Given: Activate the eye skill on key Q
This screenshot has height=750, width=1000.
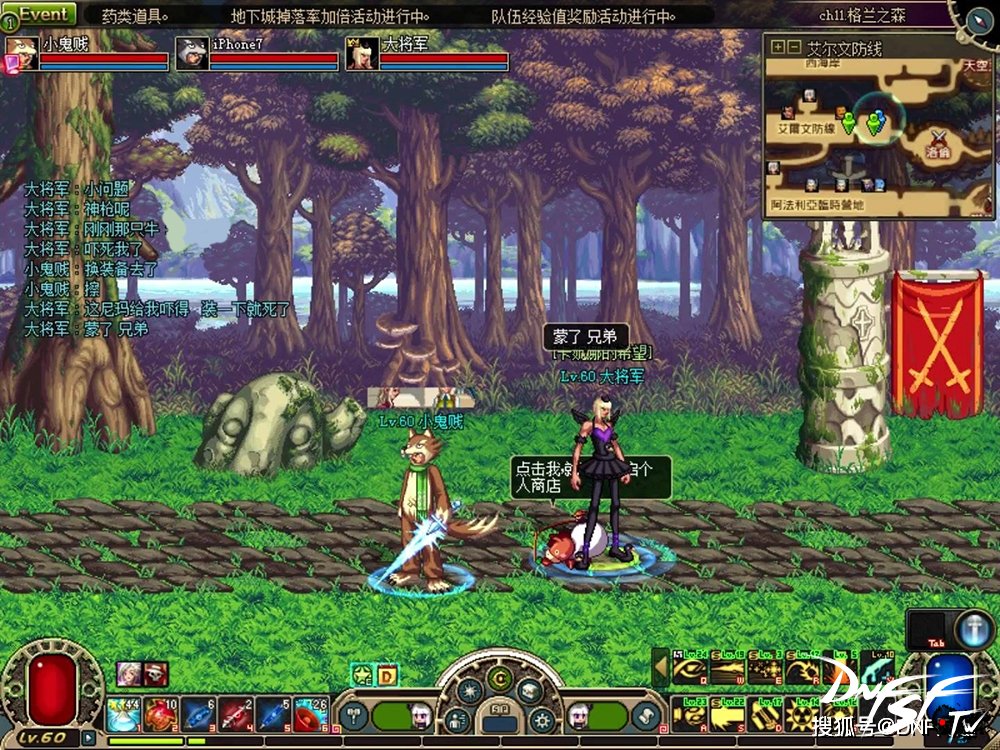Looking at the screenshot, I should [x=689, y=669].
